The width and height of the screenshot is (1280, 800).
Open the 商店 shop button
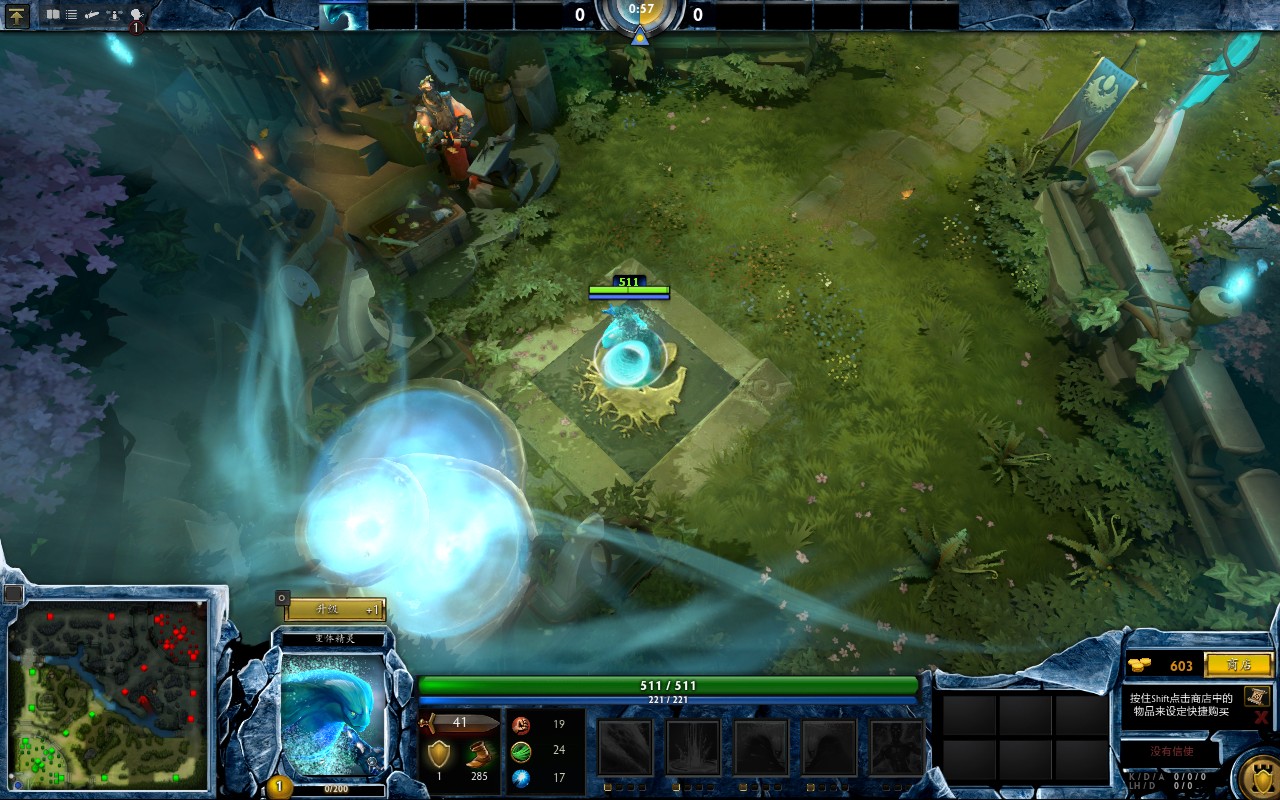click(x=1238, y=665)
